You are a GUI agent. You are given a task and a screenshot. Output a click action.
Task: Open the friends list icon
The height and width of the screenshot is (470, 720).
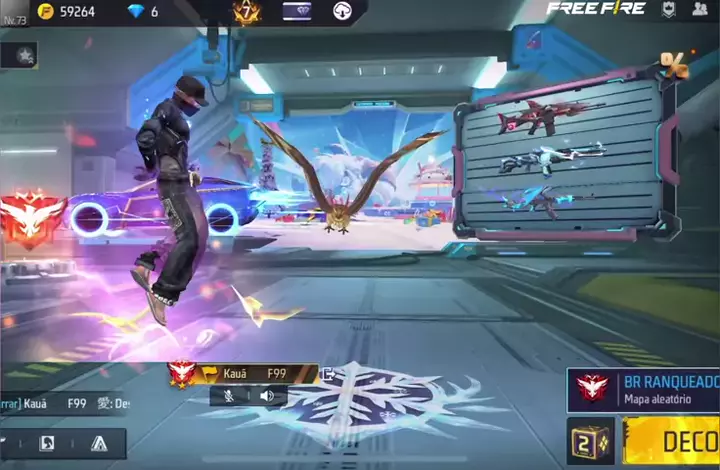[x=700, y=10]
